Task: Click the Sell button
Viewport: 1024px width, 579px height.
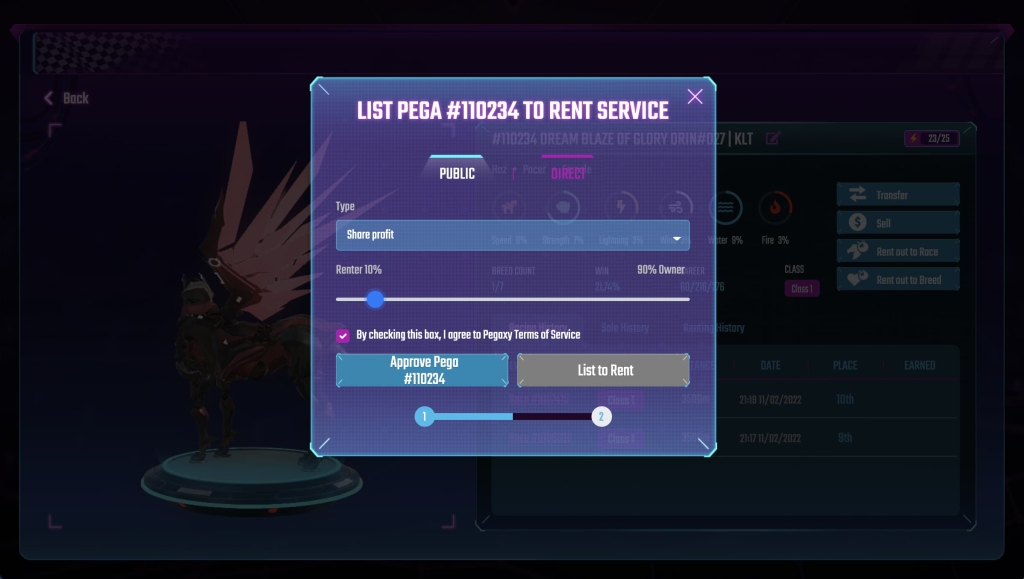Action: [897, 223]
